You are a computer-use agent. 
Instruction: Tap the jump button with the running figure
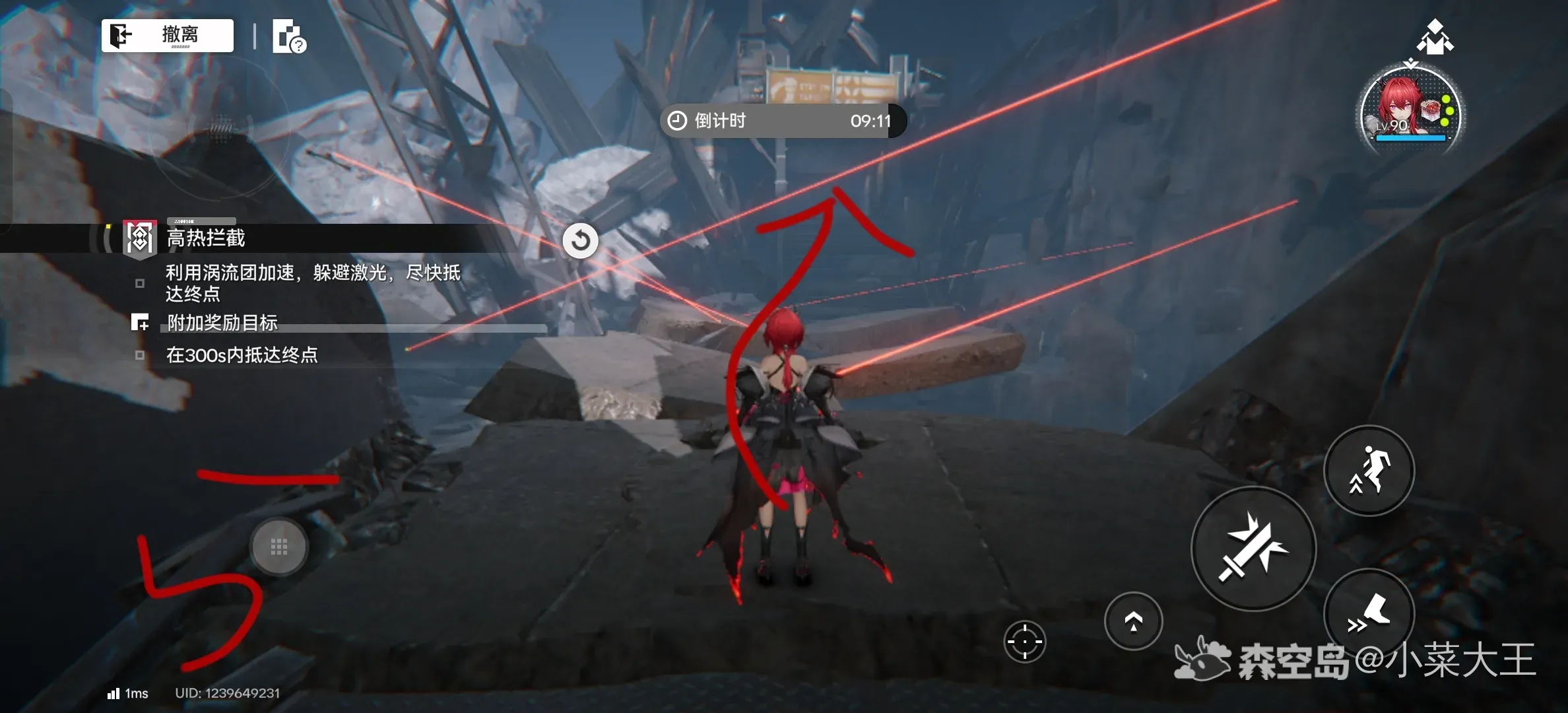(x=1369, y=471)
